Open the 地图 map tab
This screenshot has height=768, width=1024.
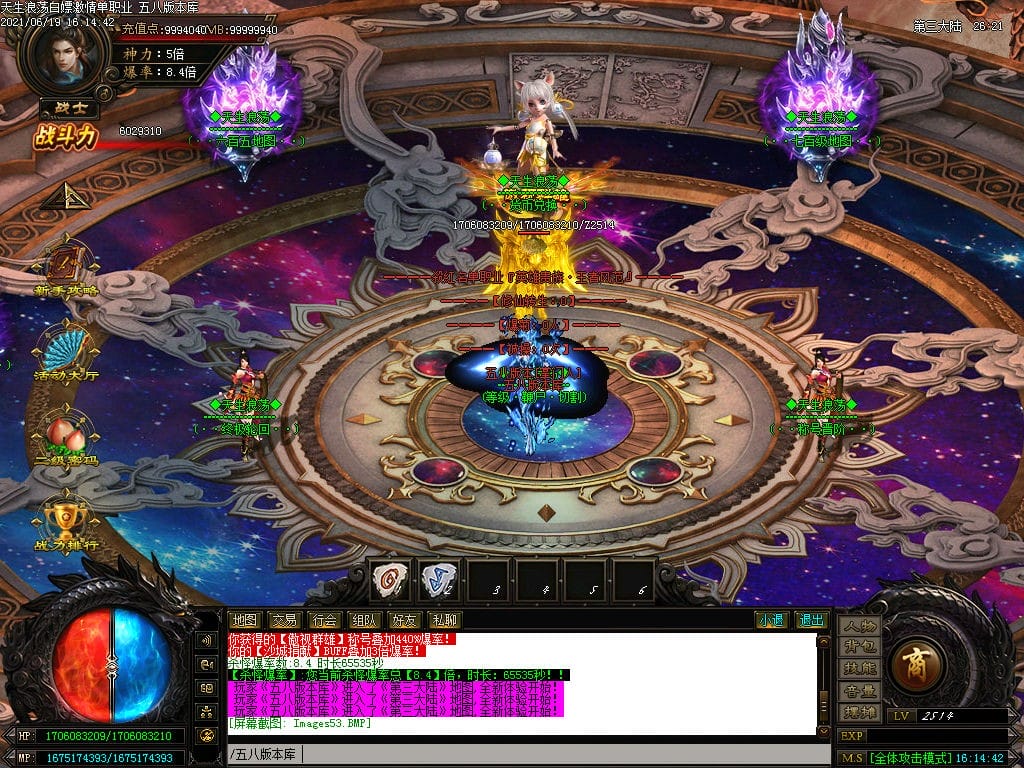point(245,620)
